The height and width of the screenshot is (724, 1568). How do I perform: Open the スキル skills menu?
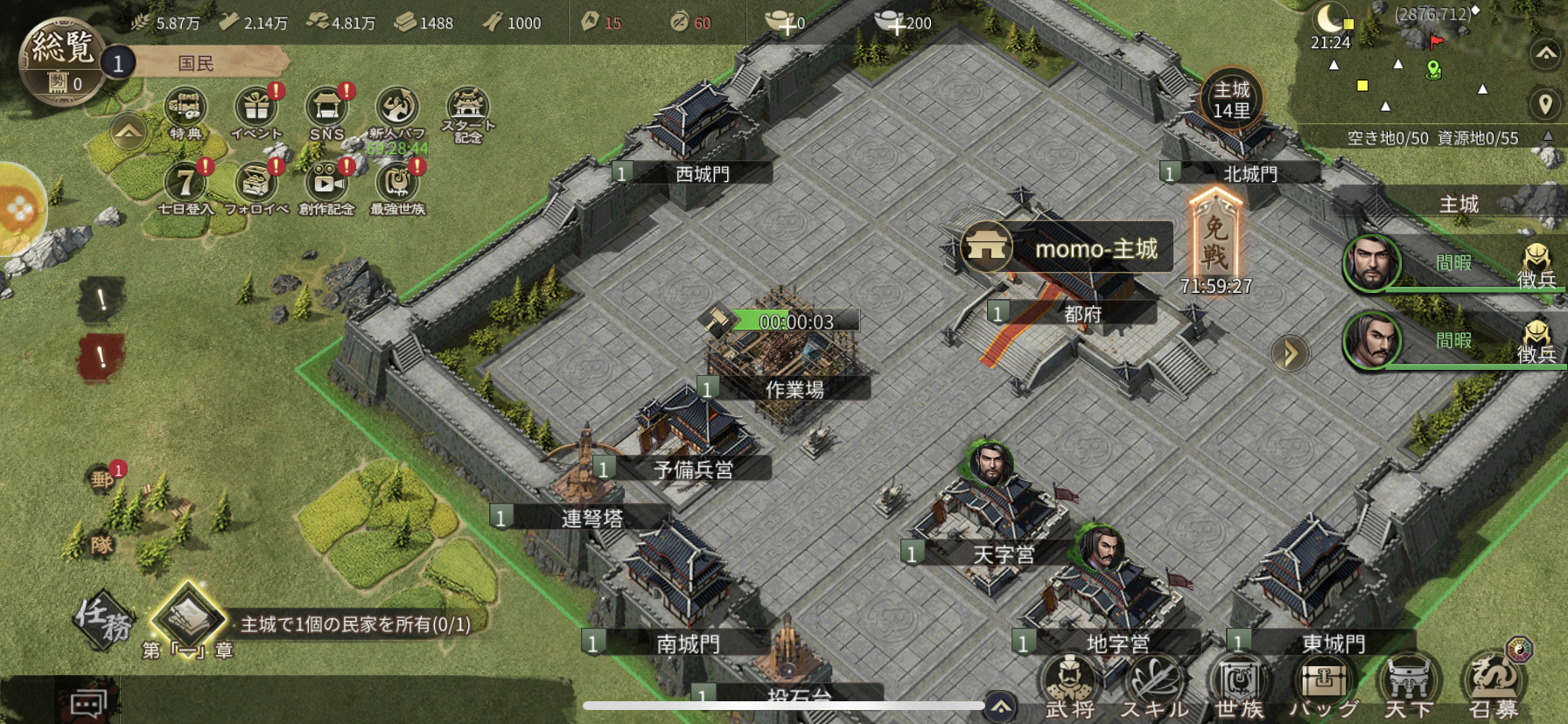pyautogui.click(x=1155, y=687)
